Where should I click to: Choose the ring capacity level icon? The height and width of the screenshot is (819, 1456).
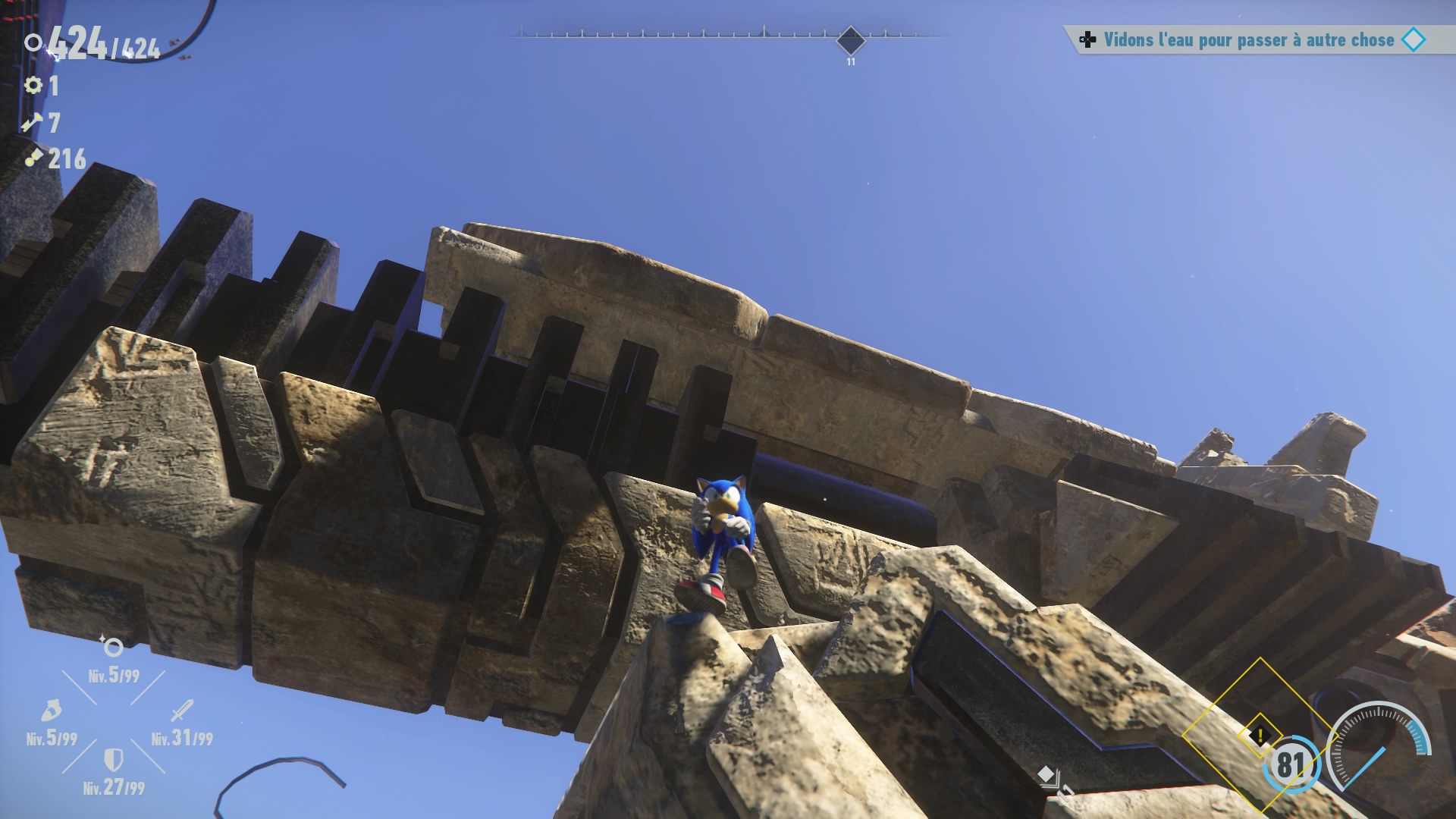(x=113, y=647)
